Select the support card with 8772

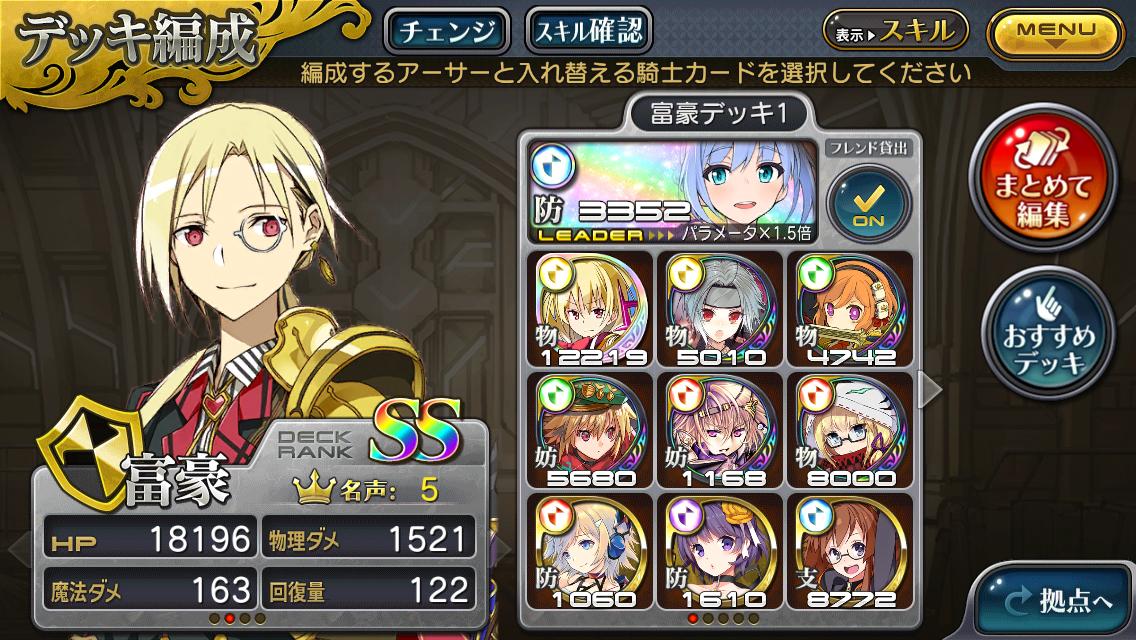[x=852, y=551]
